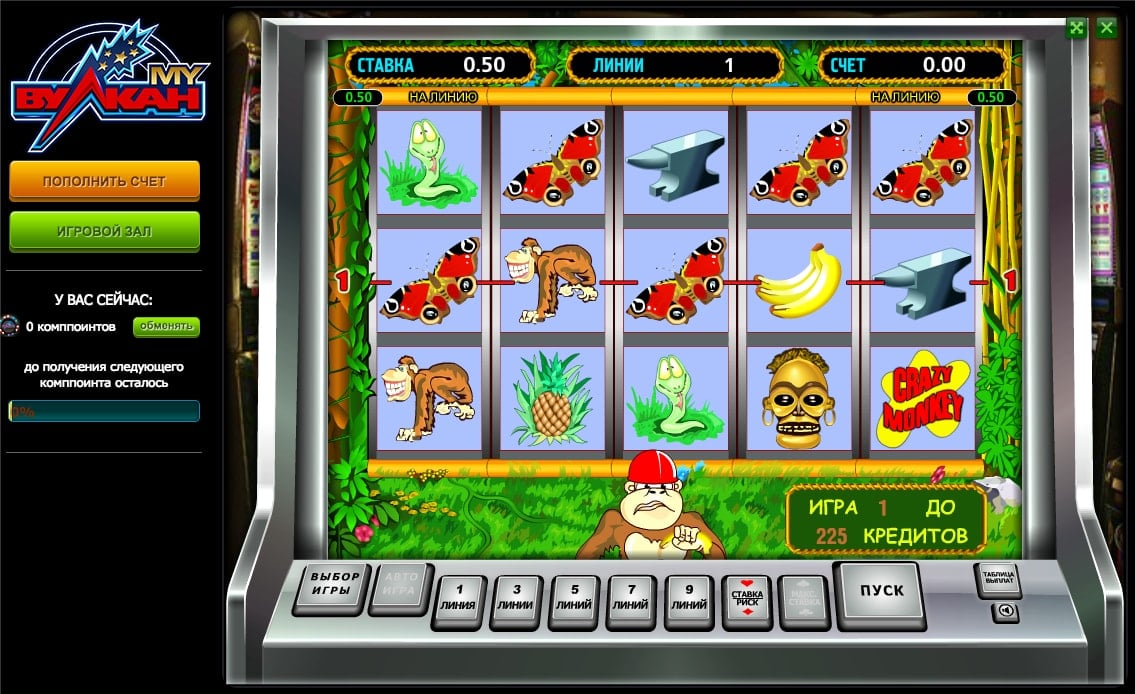Set the maximum bet with МАКС. СТАВКА
Viewport: 1135px width, 694px height.
805,598
